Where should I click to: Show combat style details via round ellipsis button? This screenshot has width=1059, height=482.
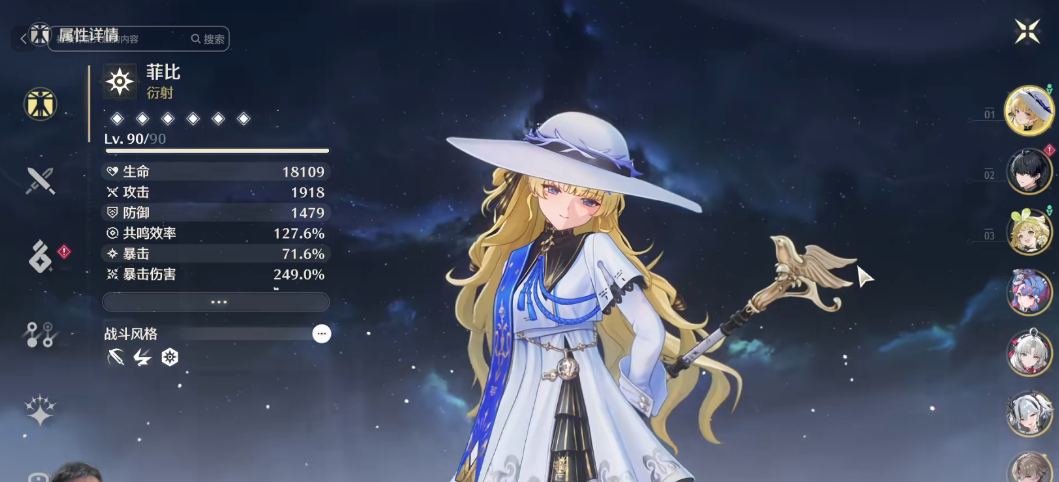321,334
